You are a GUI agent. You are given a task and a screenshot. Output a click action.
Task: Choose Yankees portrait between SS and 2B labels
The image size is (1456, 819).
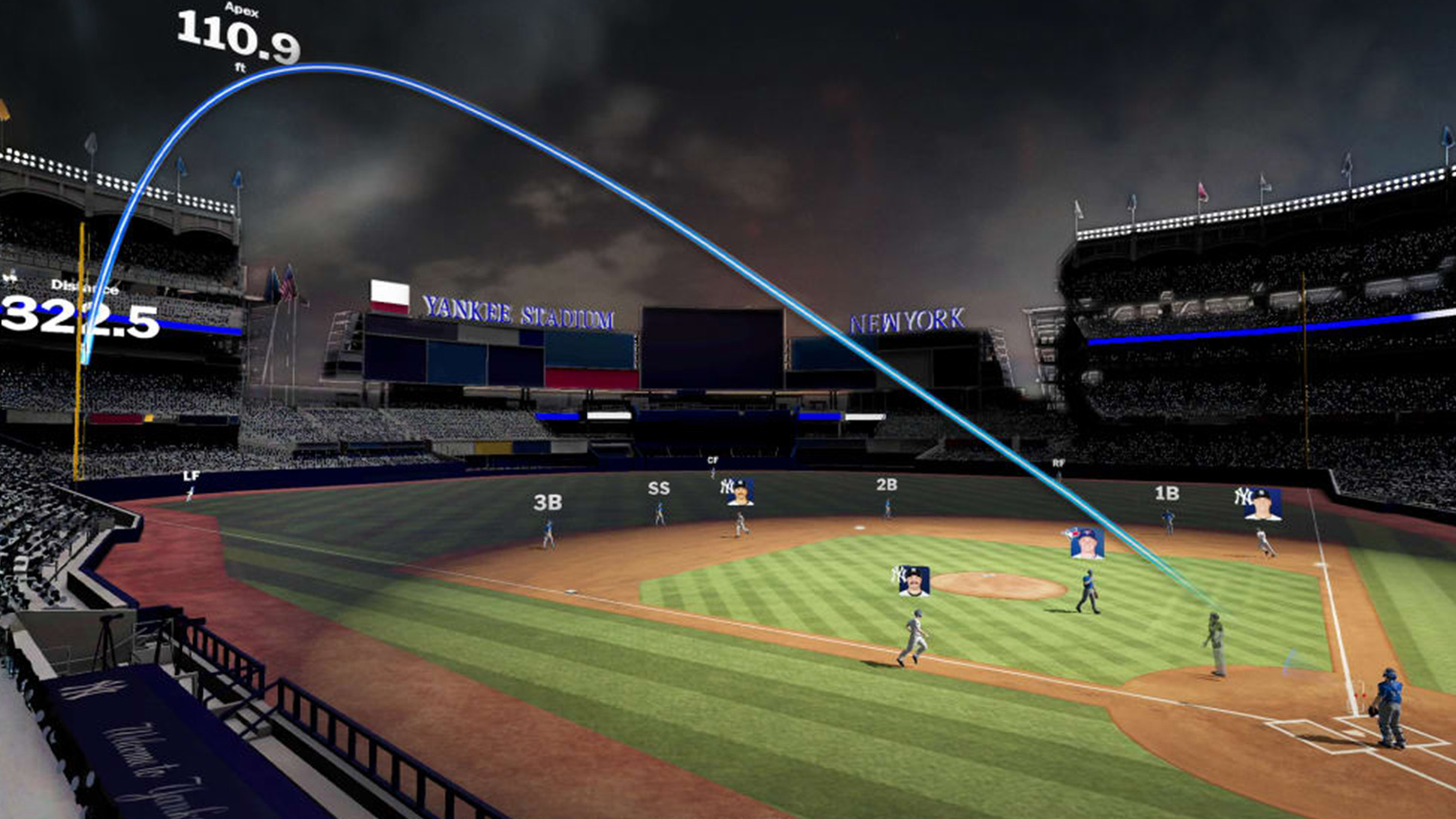click(x=737, y=492)
